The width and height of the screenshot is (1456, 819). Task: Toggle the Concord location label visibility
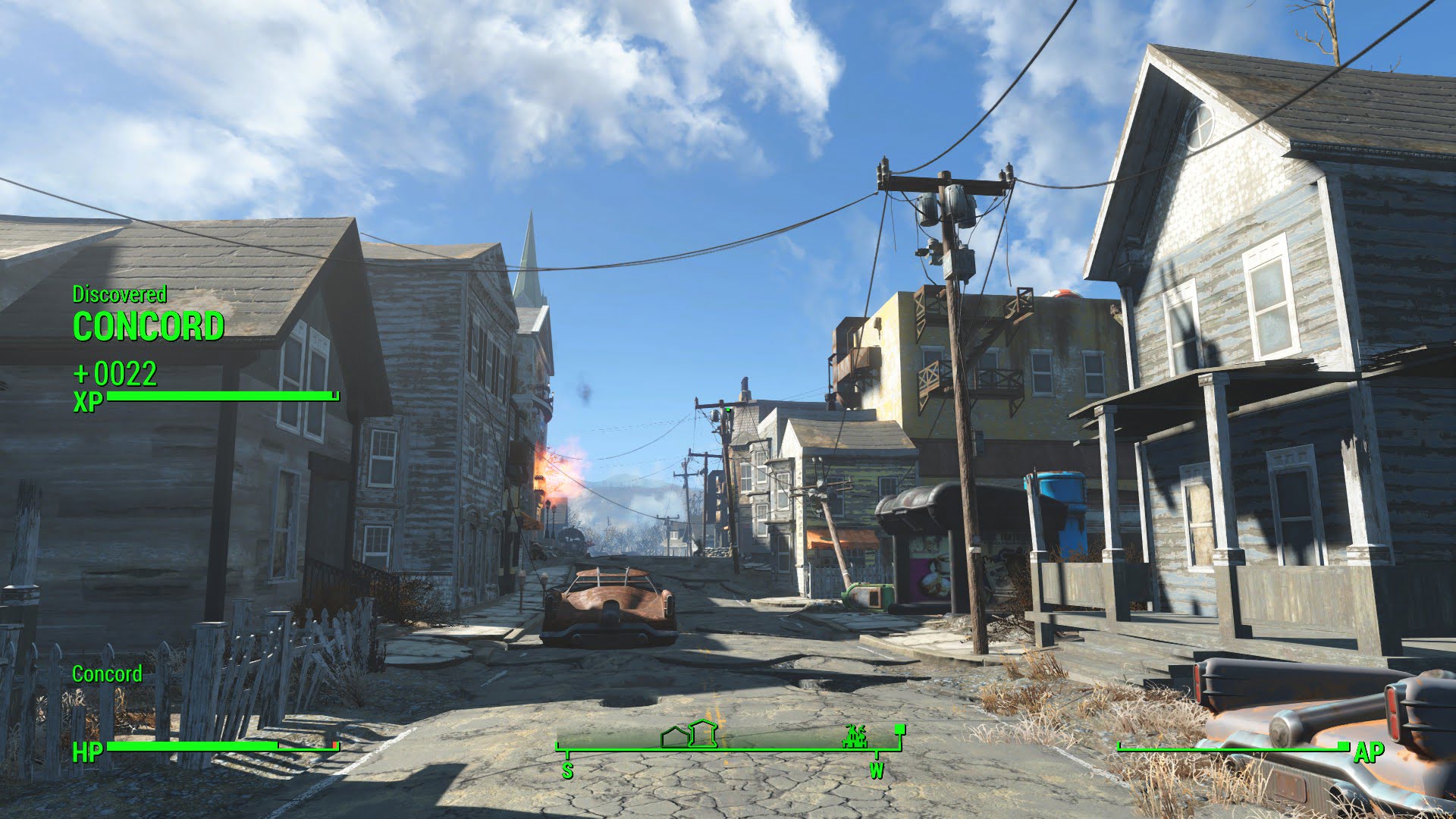point(107,673)
